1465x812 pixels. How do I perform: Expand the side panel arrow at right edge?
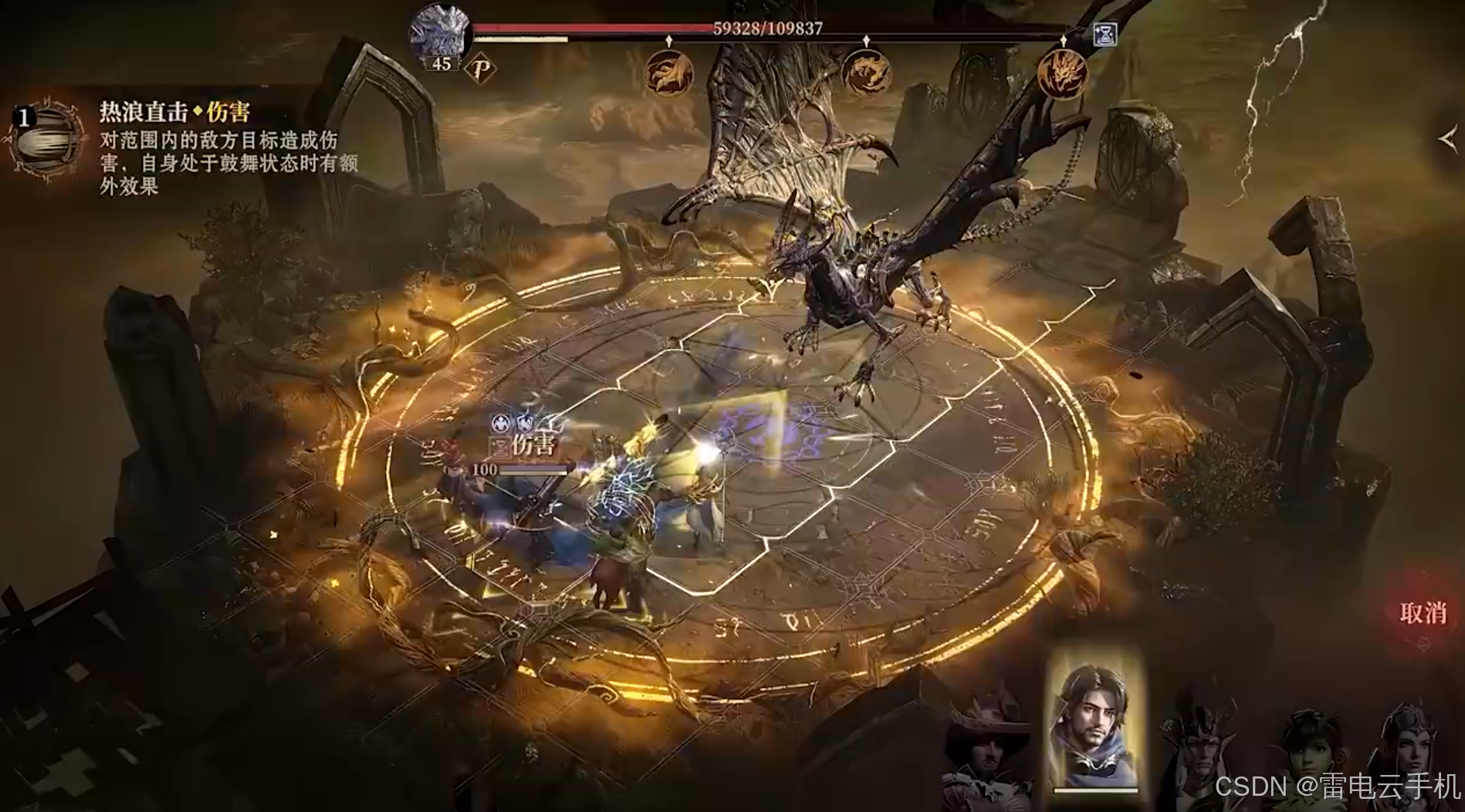(1446, 139)
